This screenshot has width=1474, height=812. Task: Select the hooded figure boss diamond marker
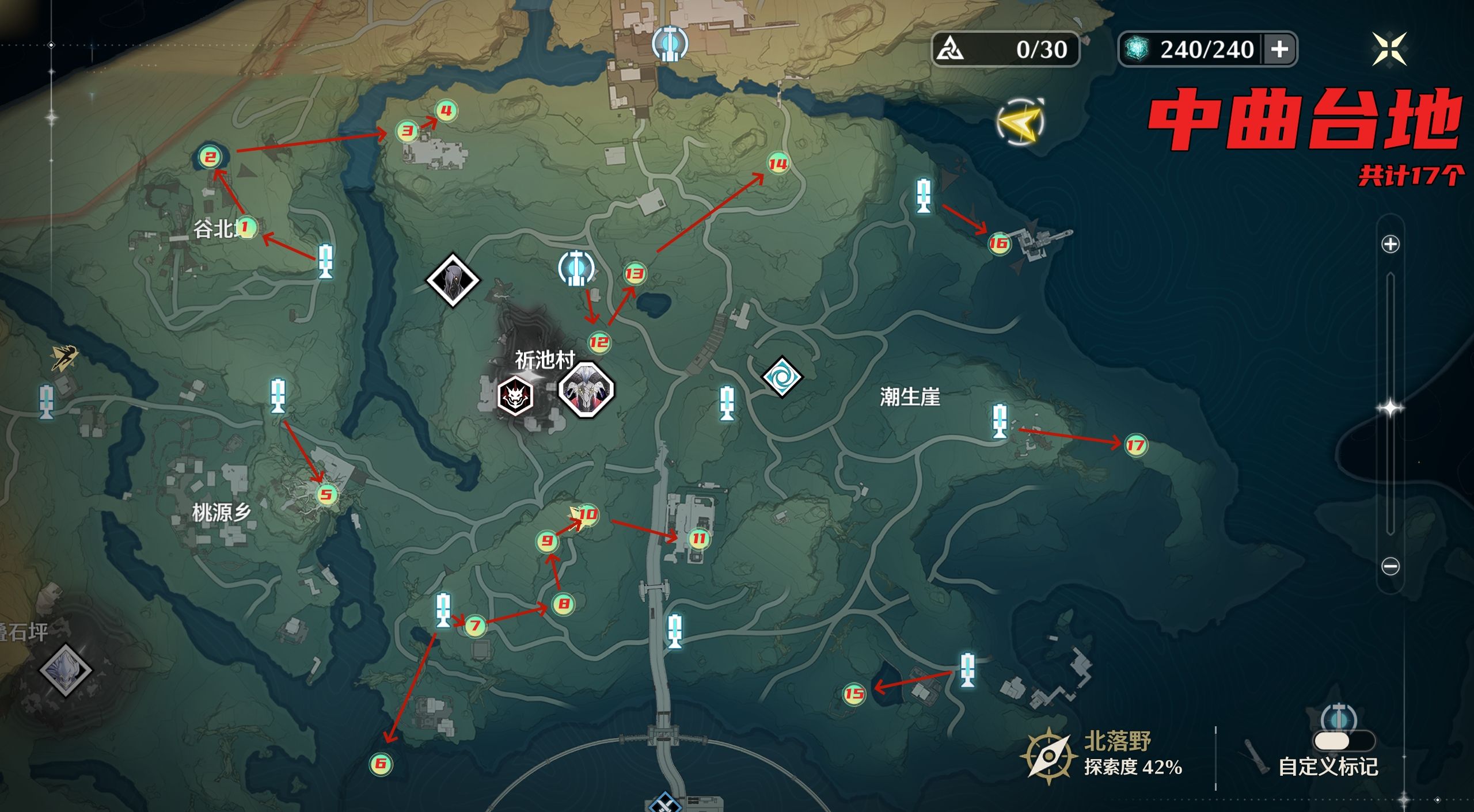pyautogui.click(x=453, y=280)
